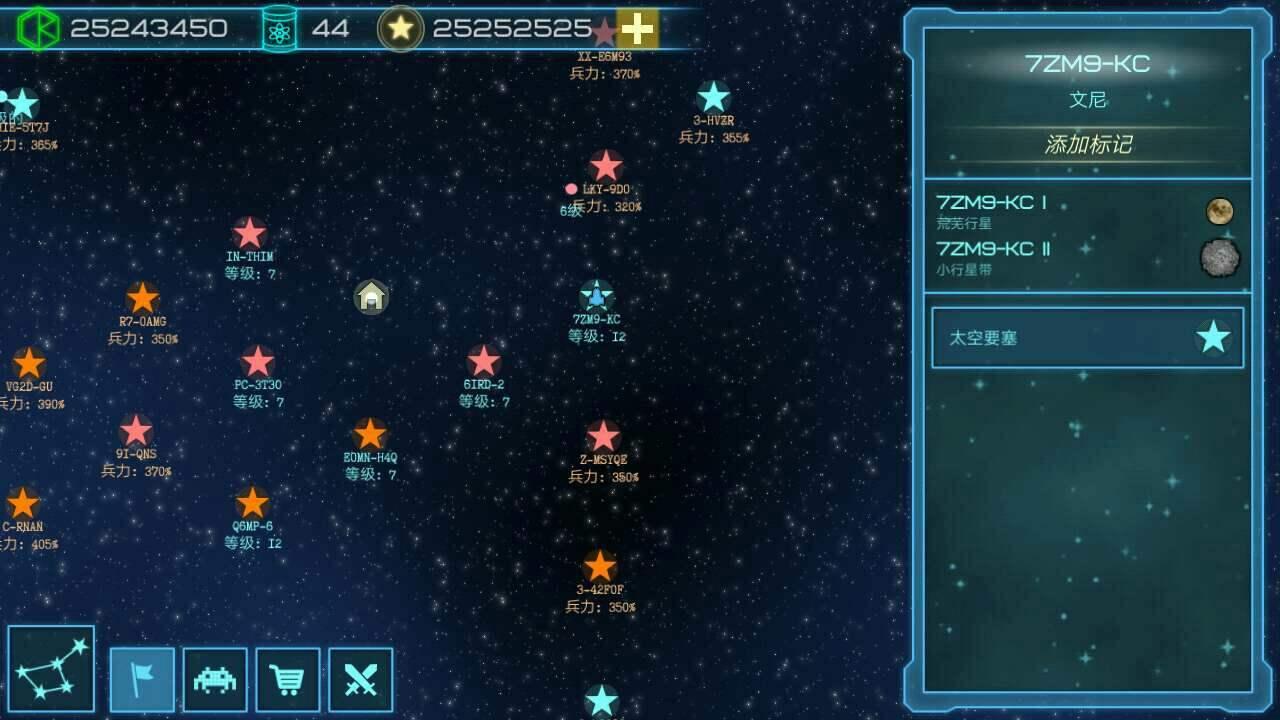The width and height of the screenshot is (1280, 720).
Task: Select the IN-THIM star system
Action: coord(249,234)
